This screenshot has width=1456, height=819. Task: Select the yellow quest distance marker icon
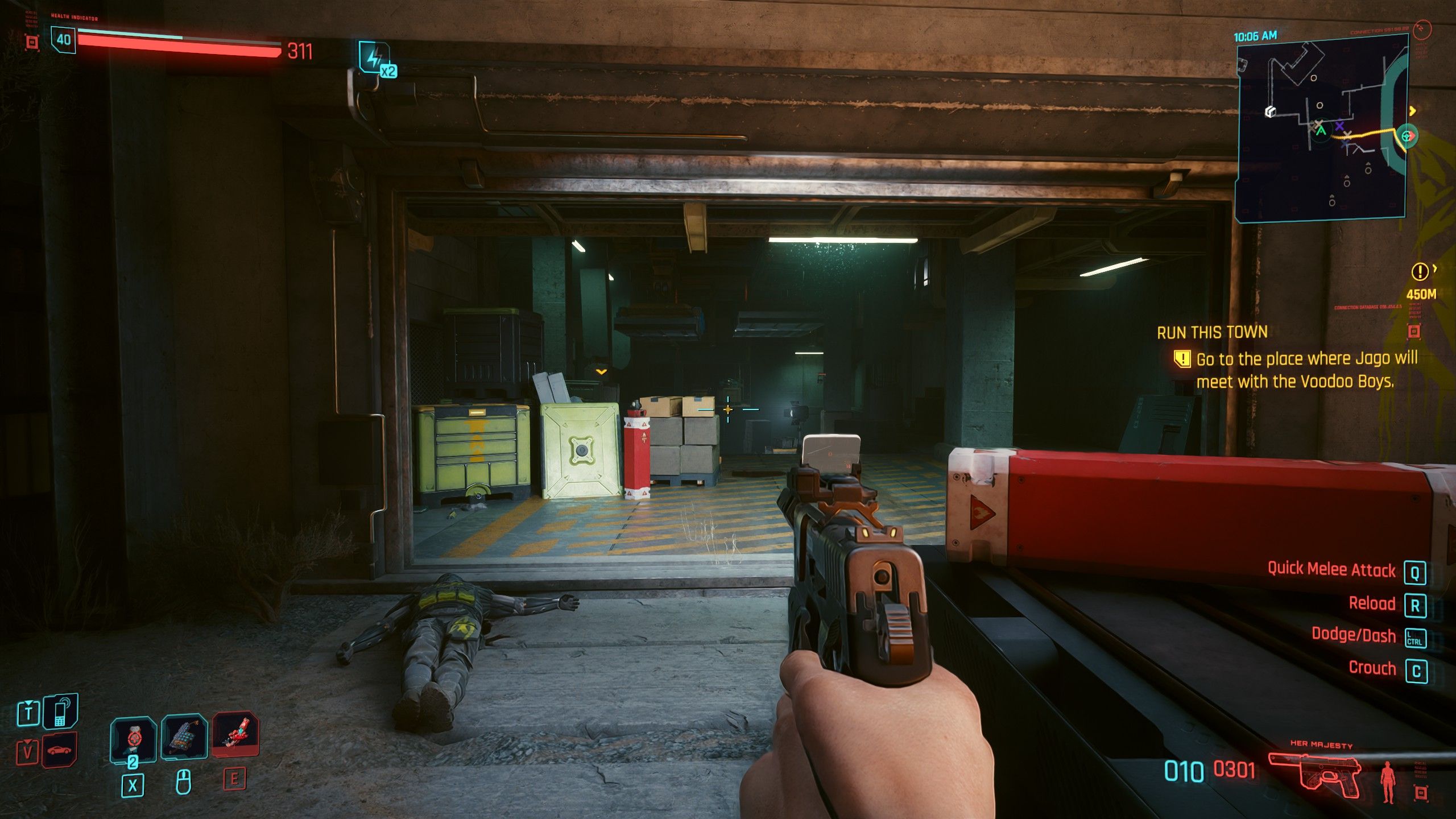1420,272
